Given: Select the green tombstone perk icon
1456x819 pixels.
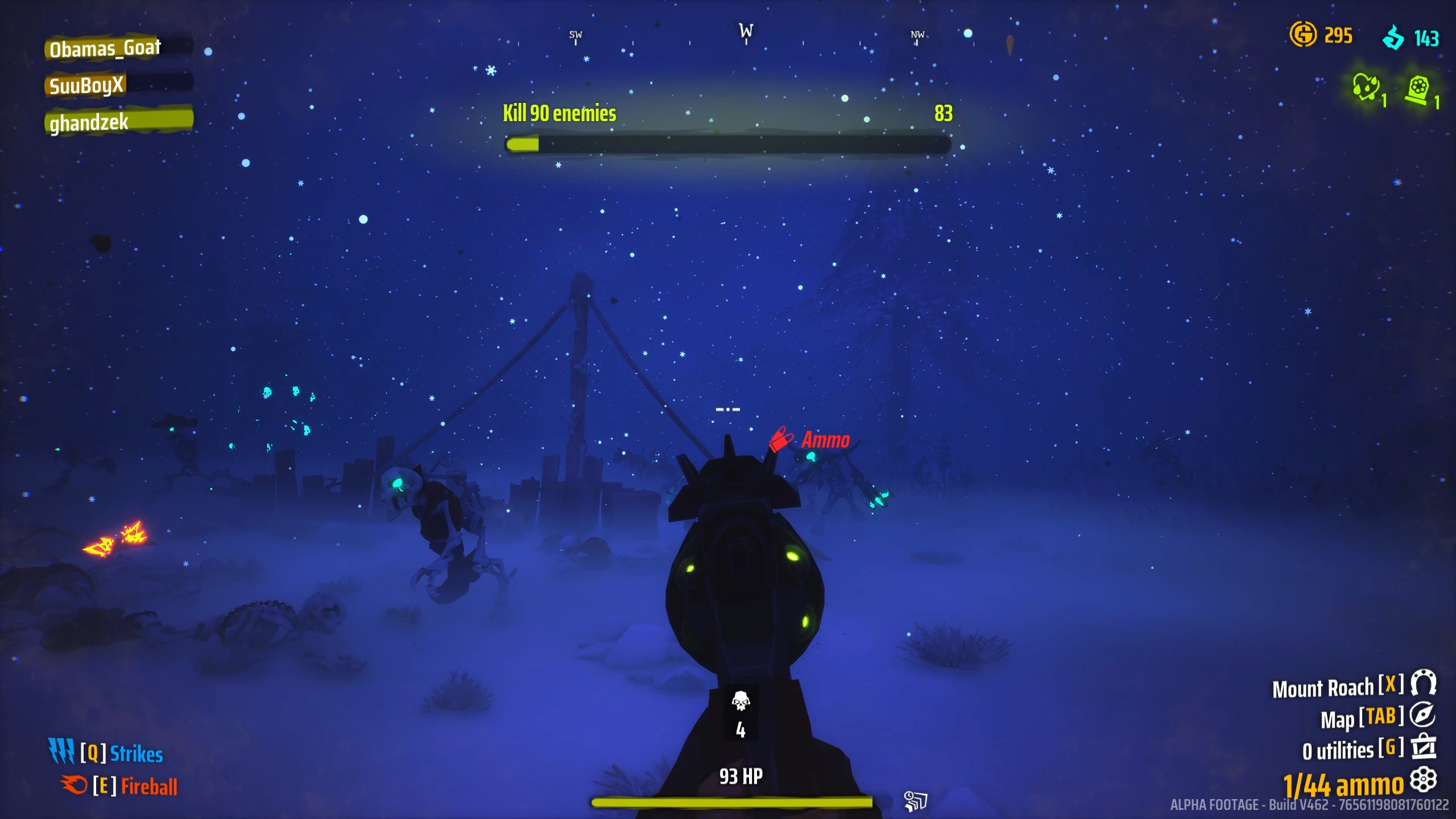Looking at the screenshot, I should [x=1417, y=90].
